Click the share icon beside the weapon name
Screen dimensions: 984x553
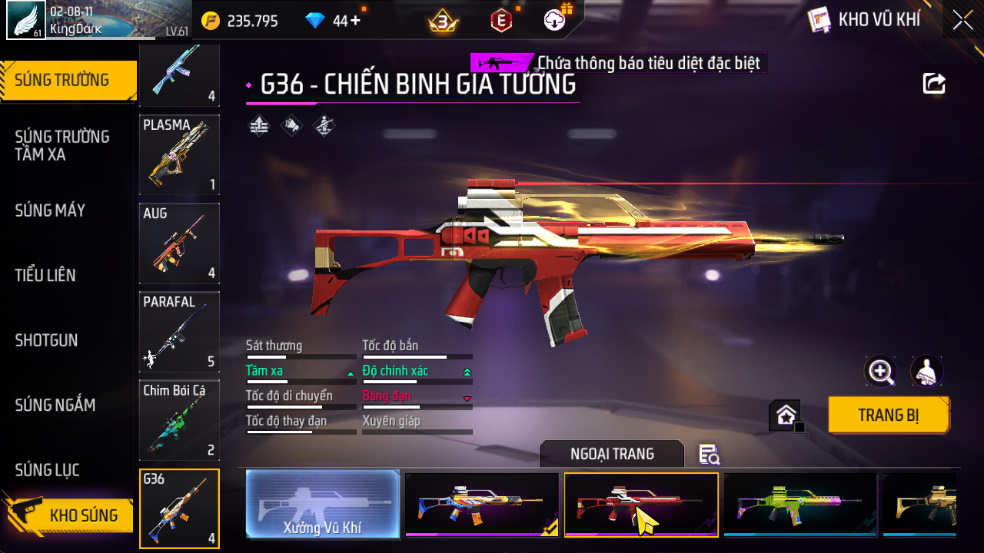point(934,83)
